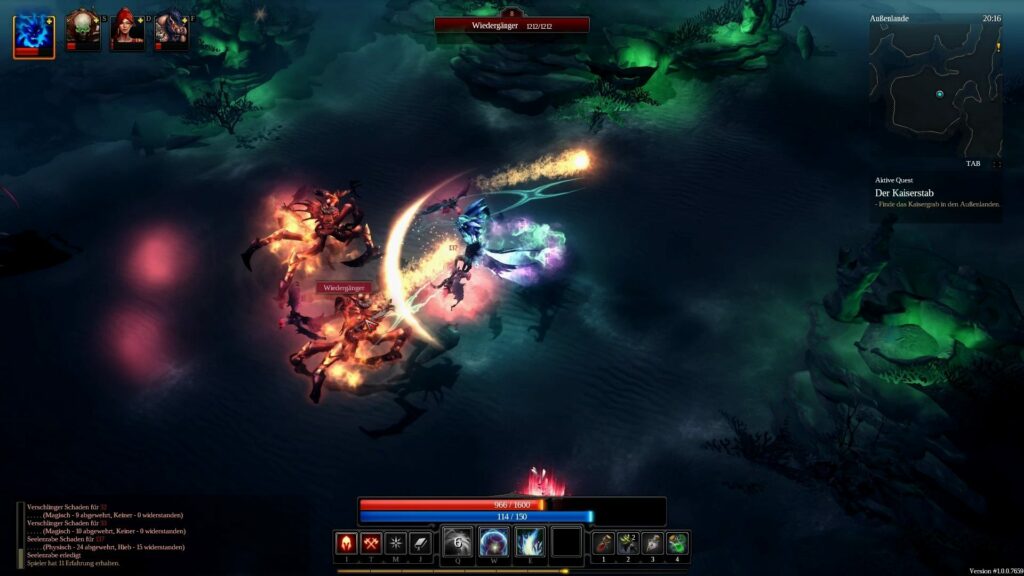Switch to the green skull character portrait

coord(82,30)
